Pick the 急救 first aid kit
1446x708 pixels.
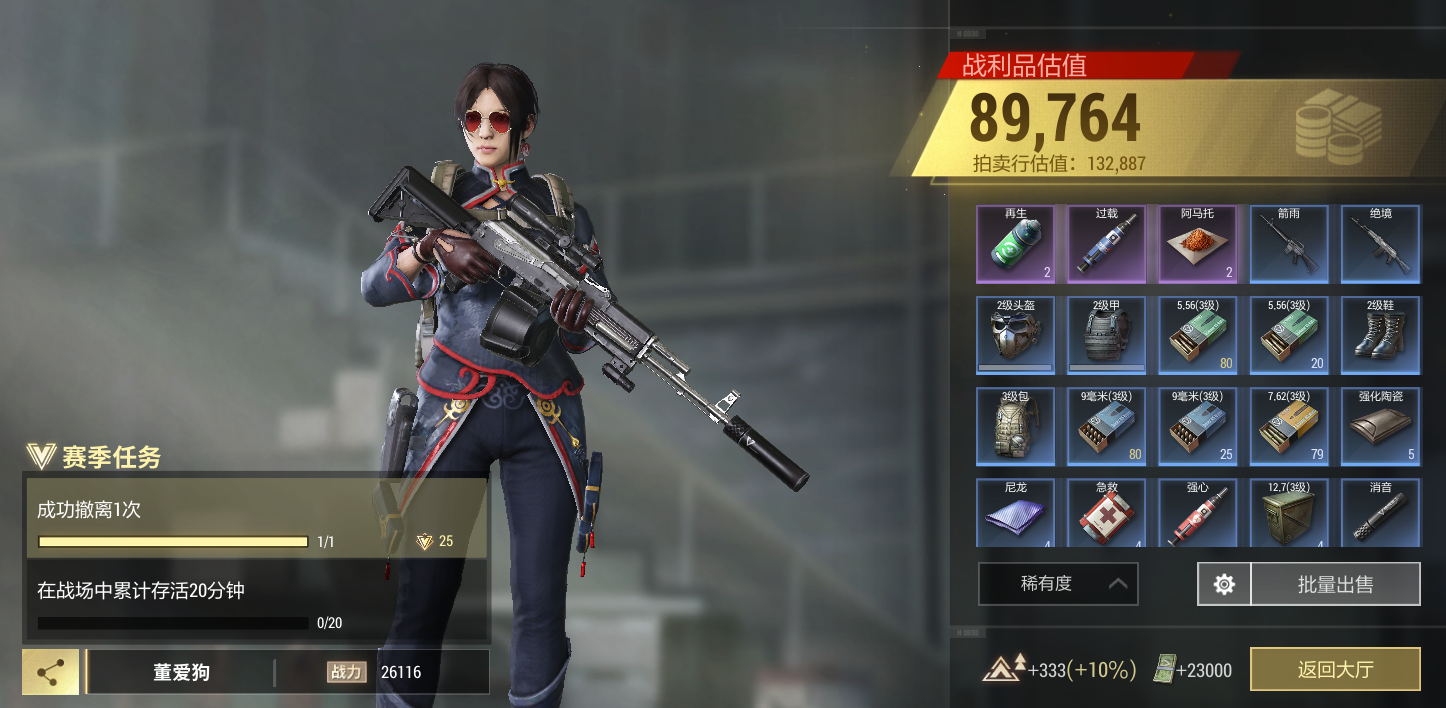click(1106, 514)
